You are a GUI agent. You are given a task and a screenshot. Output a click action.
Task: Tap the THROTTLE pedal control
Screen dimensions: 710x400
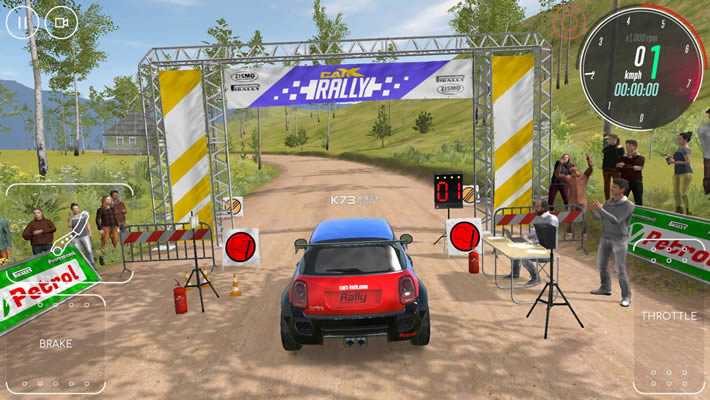[670, 345]
